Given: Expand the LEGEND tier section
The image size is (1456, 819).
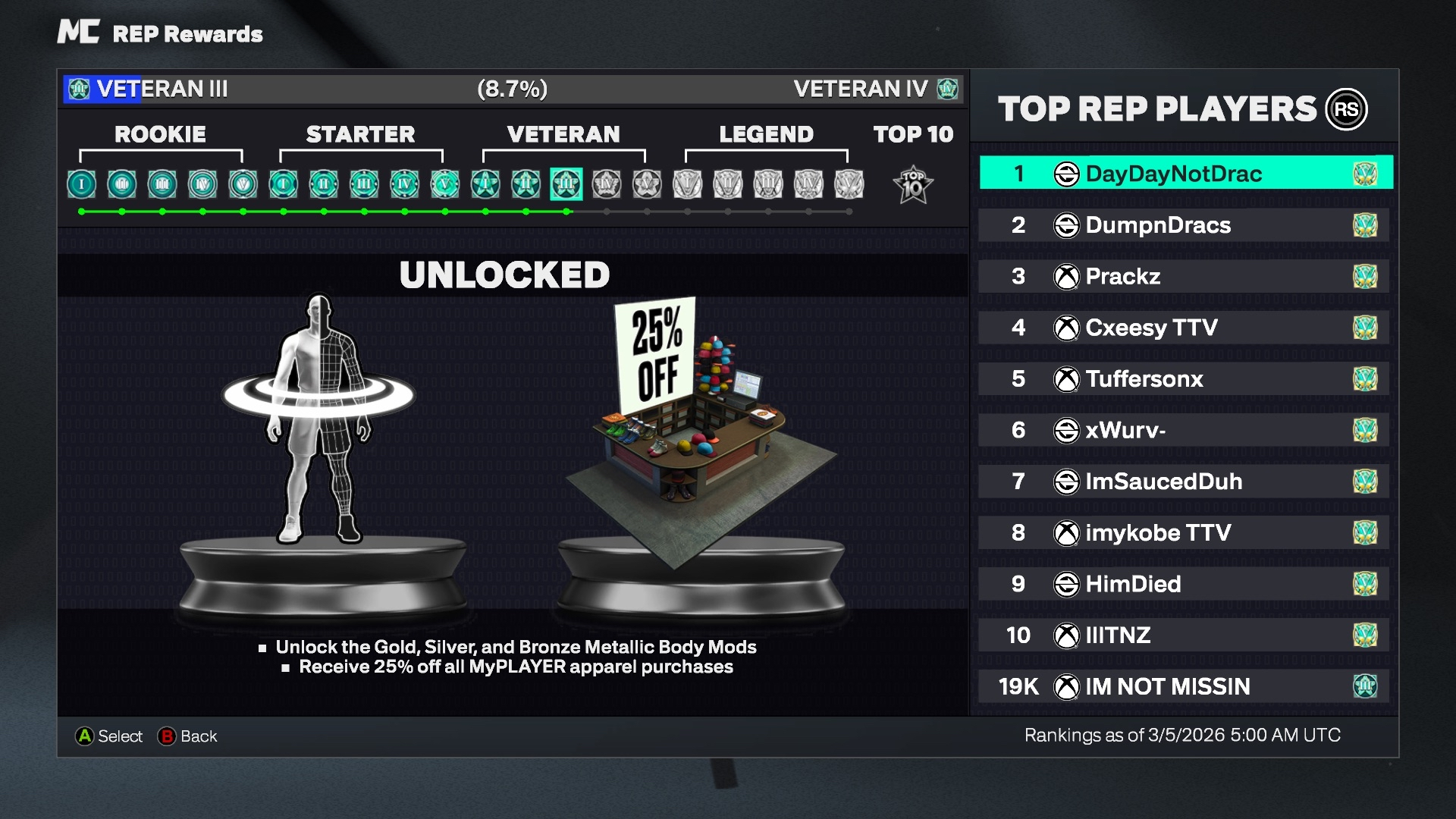Looking at the screenshot, I should coord(766,135).
